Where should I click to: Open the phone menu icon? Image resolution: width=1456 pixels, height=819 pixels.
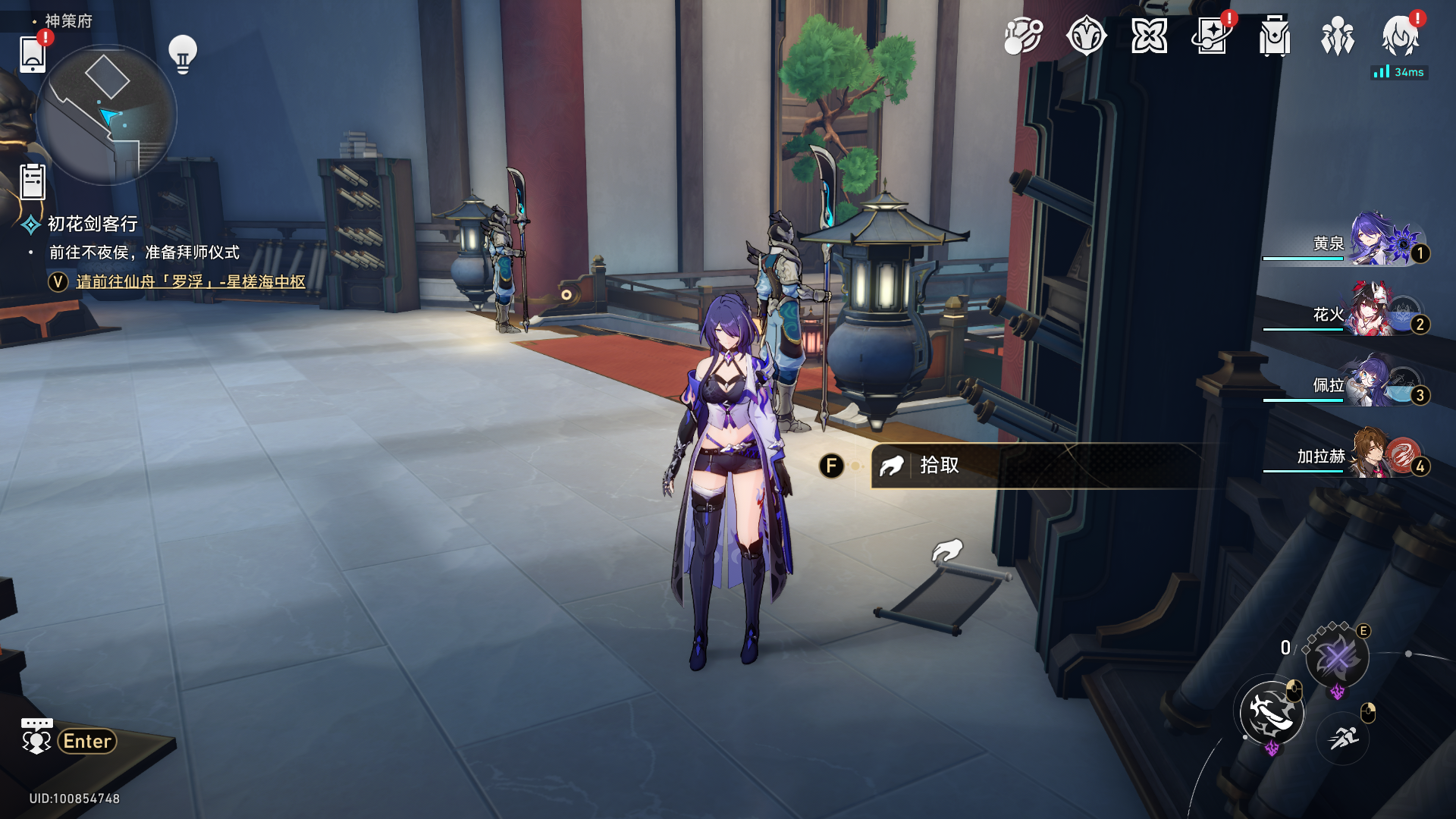coord(32,54)
